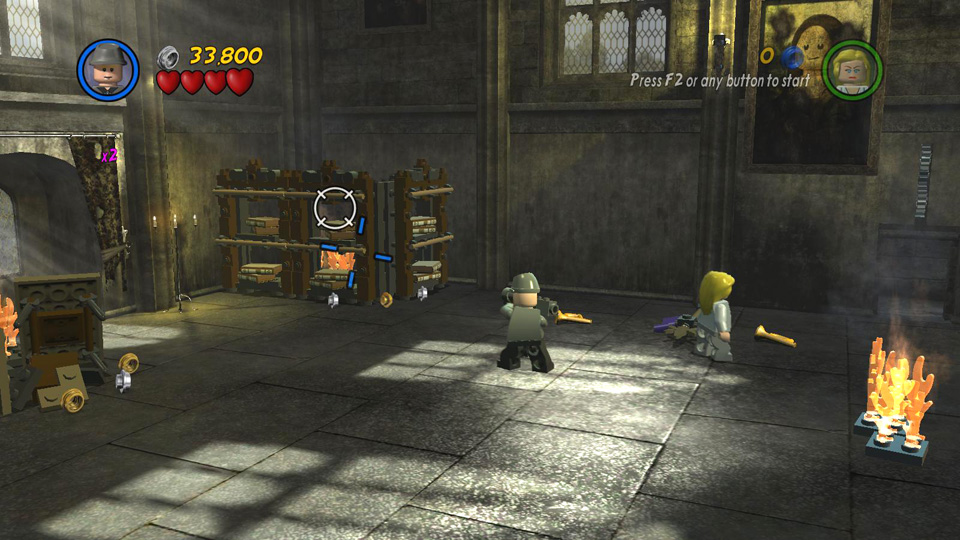
Task: Click player two's blonde character portrait
Action: pos(852,71)
